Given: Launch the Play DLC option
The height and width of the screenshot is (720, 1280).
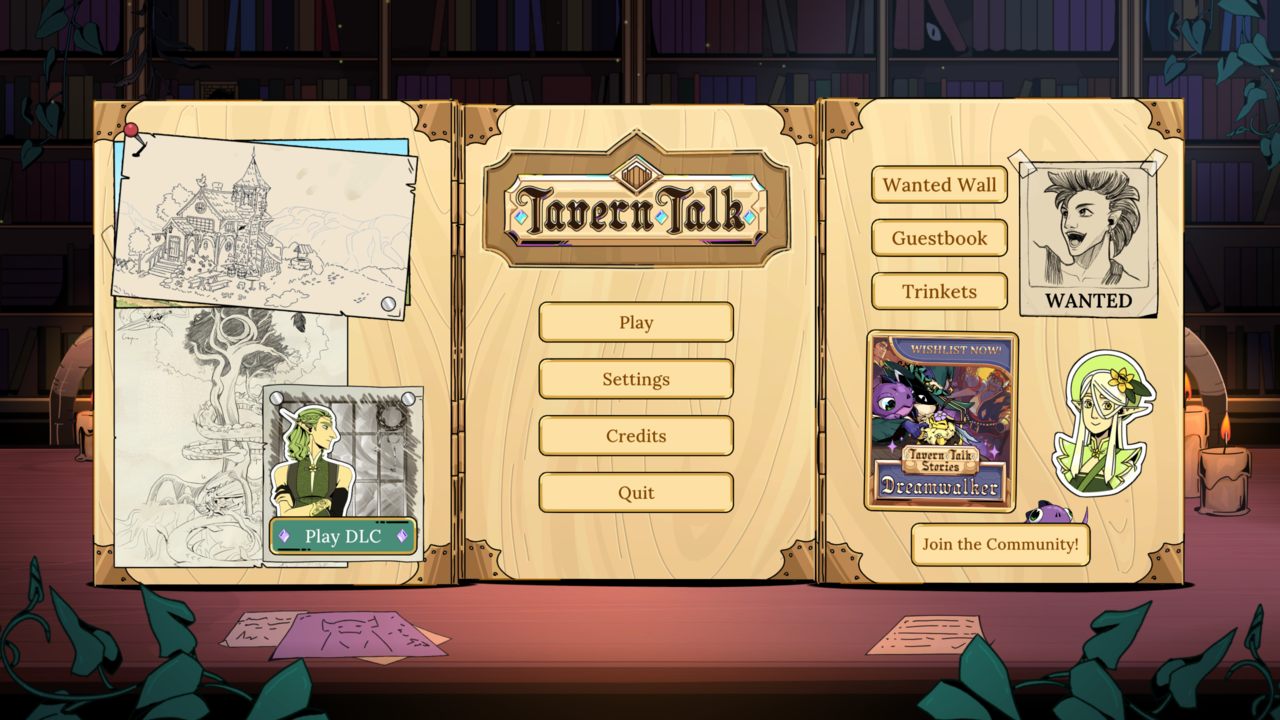Looking at the screenshot, I should (x=343, y=536).
